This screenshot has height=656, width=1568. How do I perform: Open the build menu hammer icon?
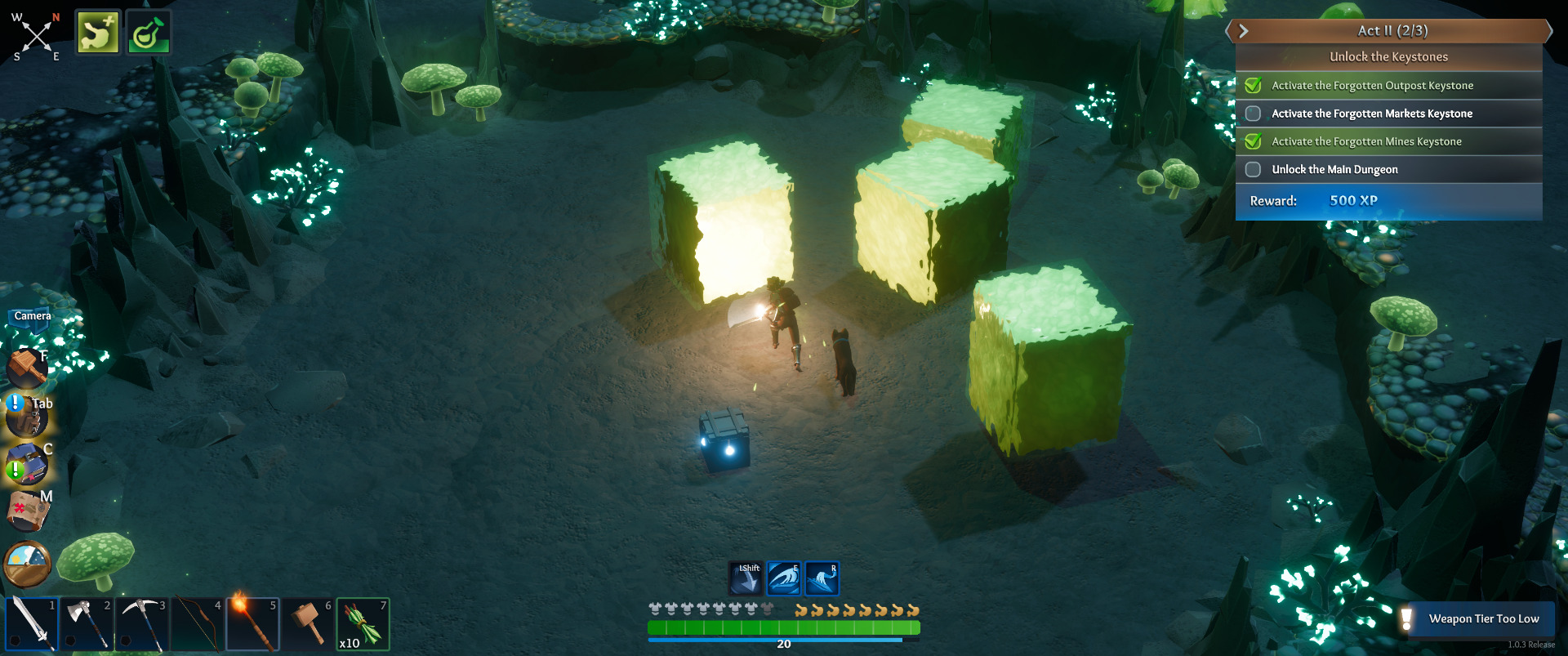point(26,367)
